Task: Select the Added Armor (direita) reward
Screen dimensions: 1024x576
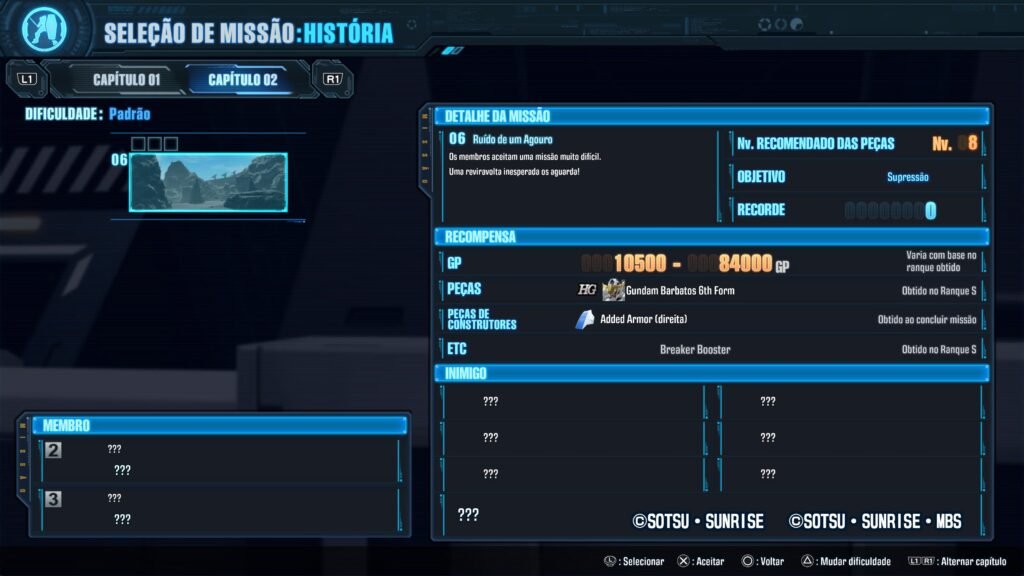Action: (643, 320)
